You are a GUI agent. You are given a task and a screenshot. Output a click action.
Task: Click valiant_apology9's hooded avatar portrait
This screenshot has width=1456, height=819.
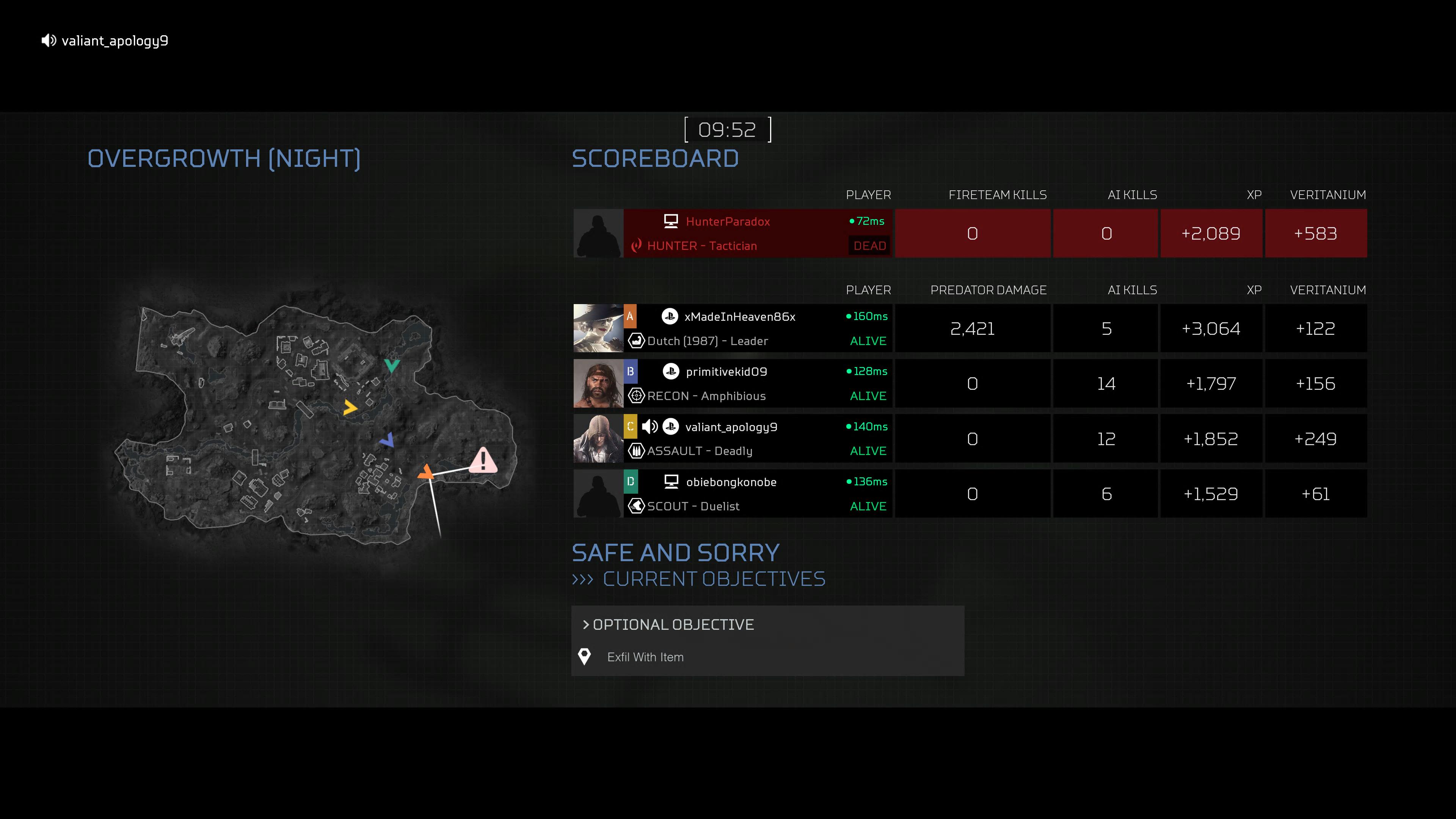point(598,439)
